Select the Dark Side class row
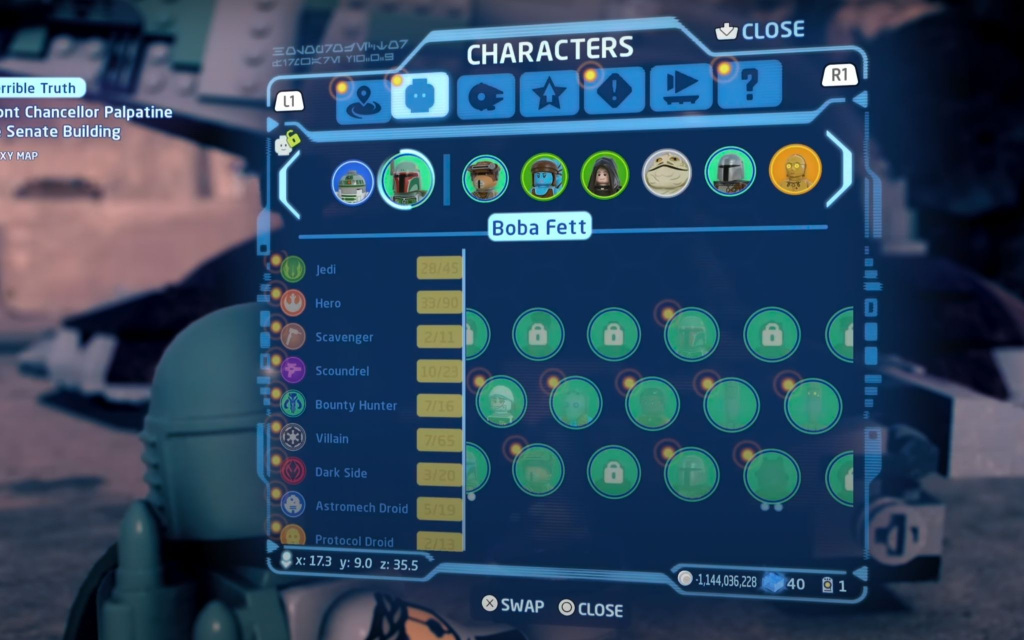The height and width of the screenshot is (640, 1024). [341, 473]
